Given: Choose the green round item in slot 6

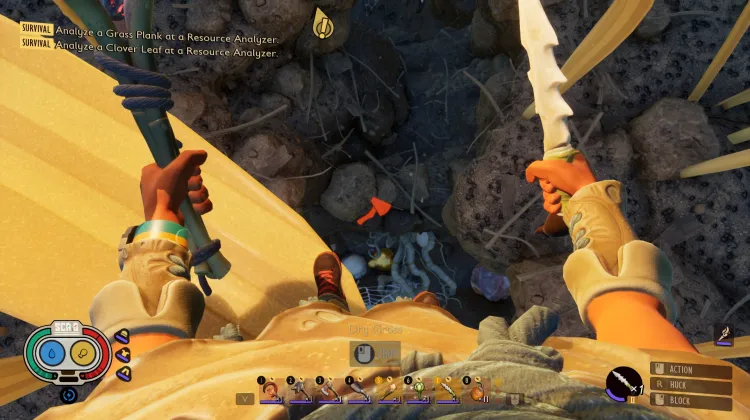Looking at the screenshot, I should tap(416, 389).
